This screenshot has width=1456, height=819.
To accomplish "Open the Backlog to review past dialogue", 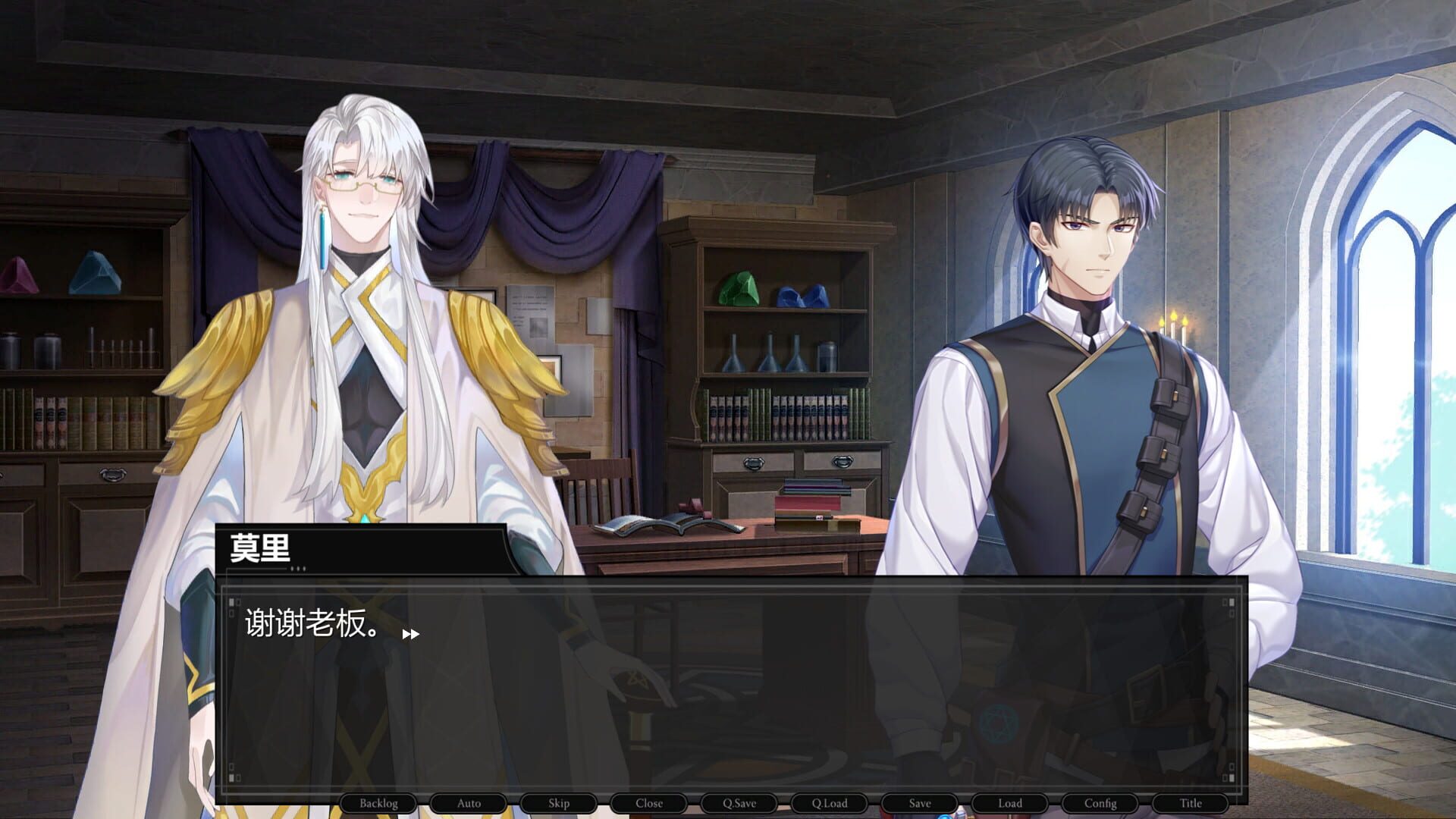I will pos(379,803).
